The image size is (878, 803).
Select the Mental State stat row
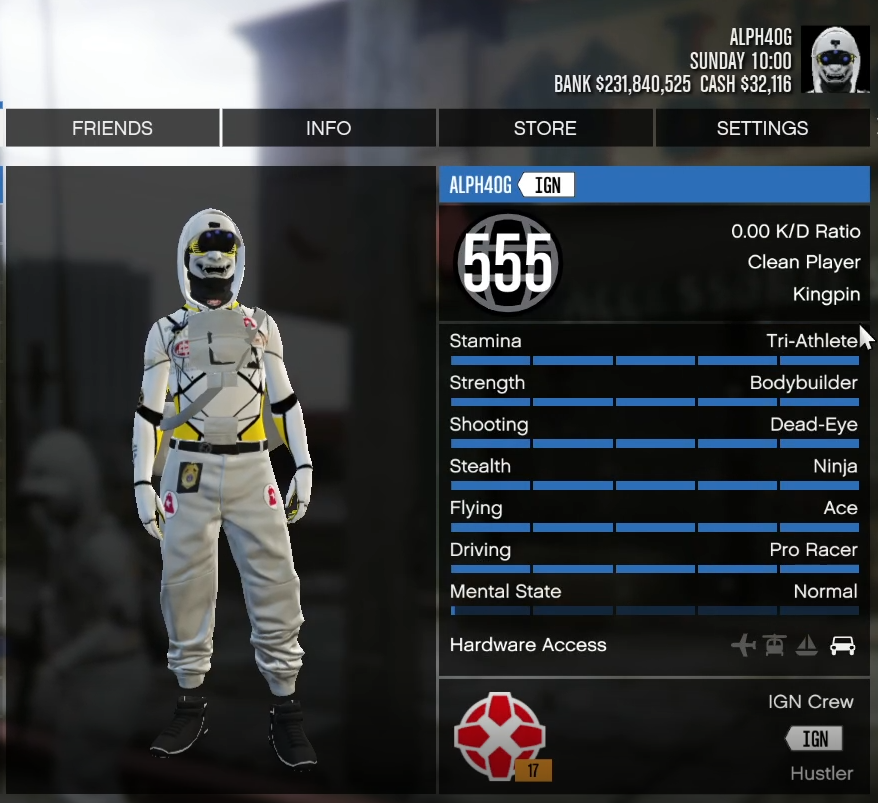(654, 596)
